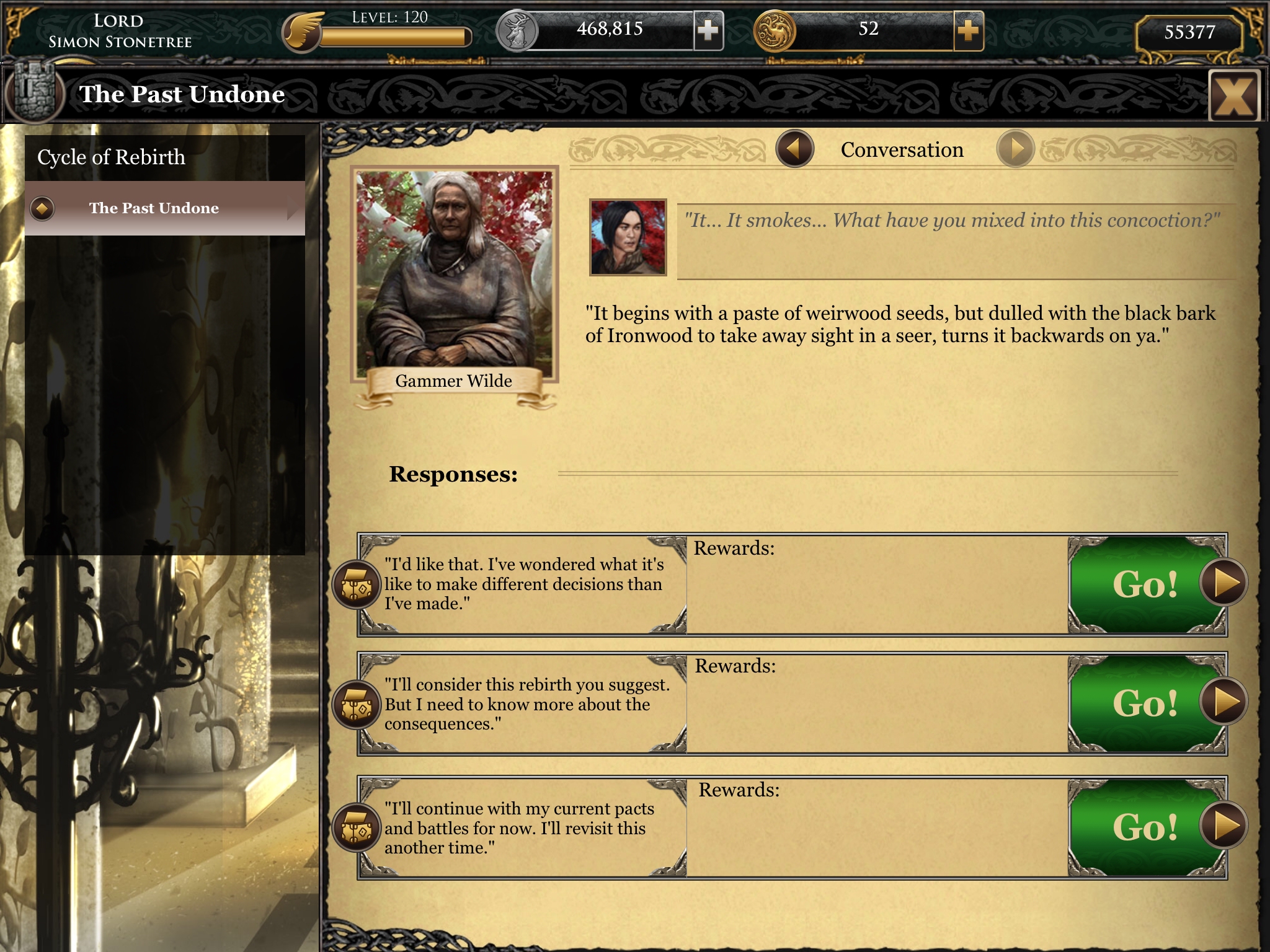Go to previous conversation page
1270x952 pixels.
(794, 149)
